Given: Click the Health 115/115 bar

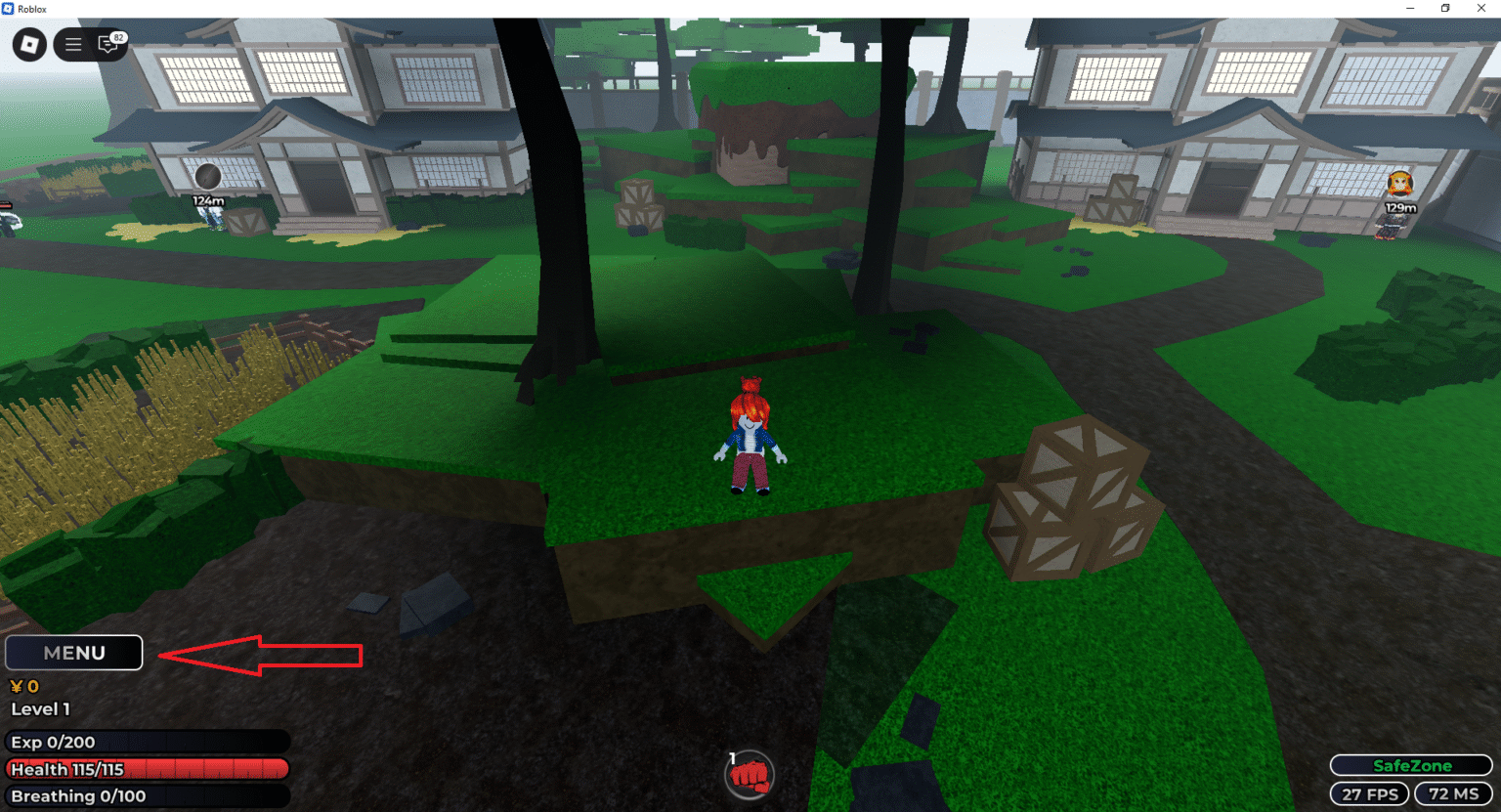Looking at the screenshot, I should [x=147, y=770].
